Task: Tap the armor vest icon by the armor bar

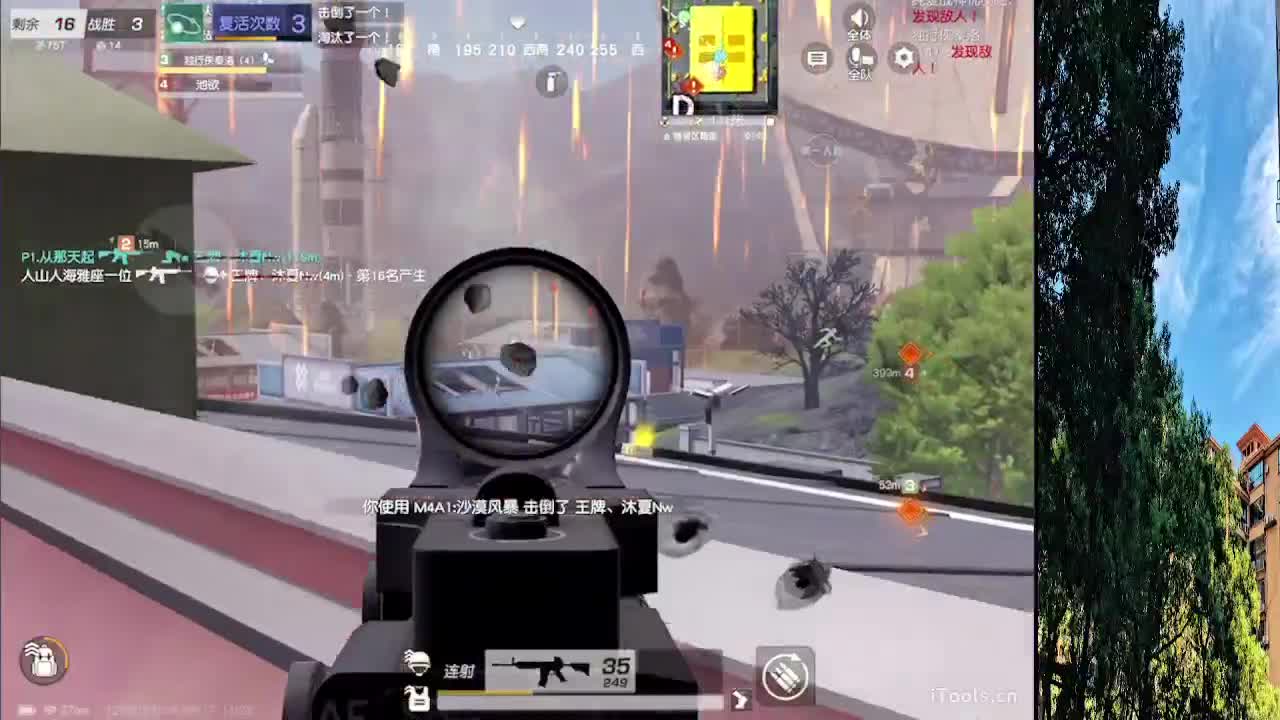Action: [417, 700]
